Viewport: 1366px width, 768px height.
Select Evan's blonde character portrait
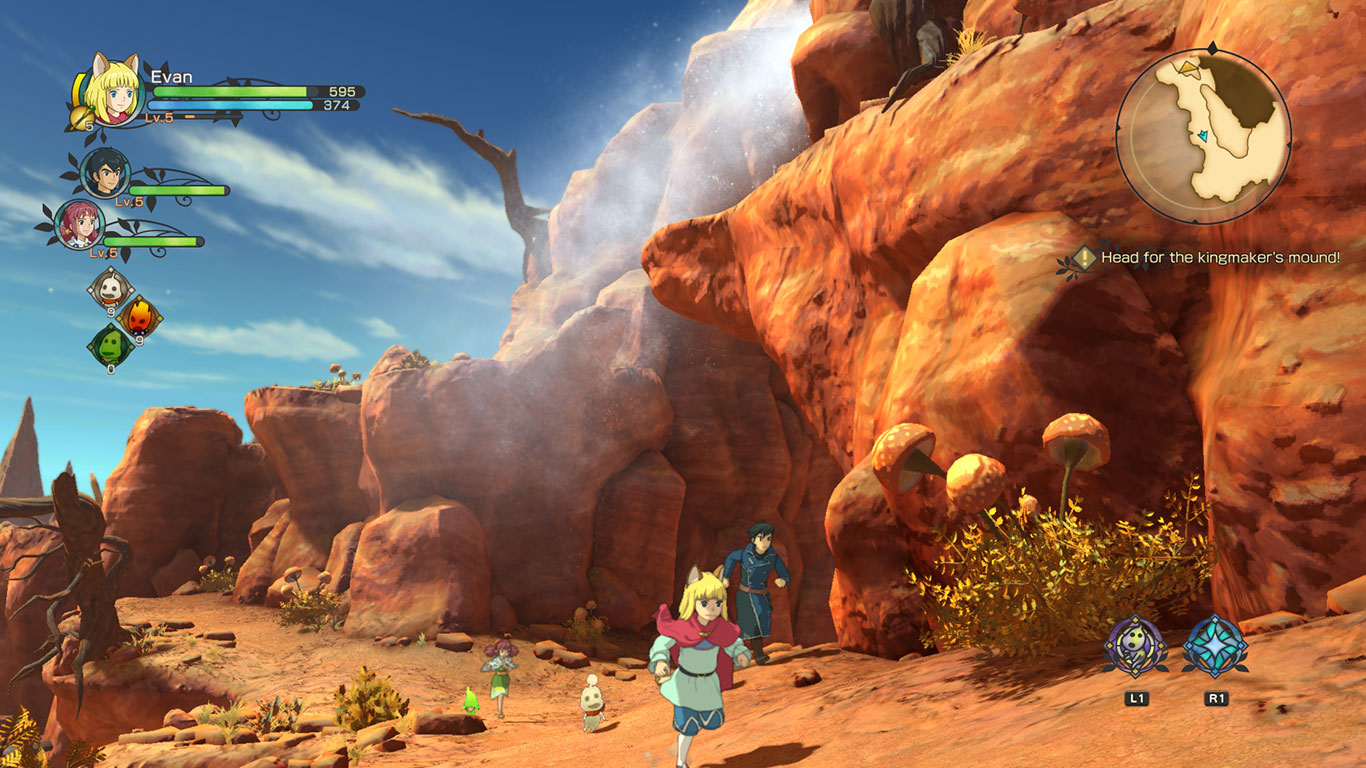click(x=113, y=91)
